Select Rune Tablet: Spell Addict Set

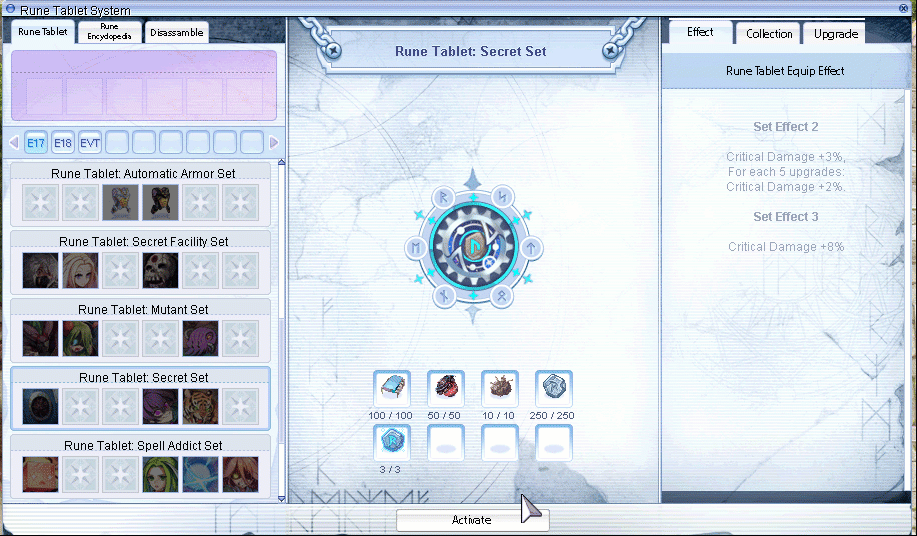click(143, 446)
